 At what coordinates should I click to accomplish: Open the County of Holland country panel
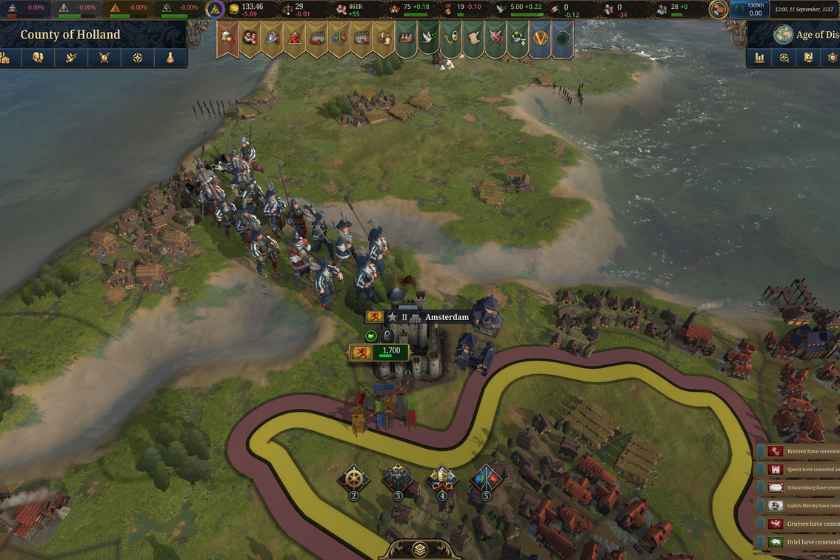point(70,34)
